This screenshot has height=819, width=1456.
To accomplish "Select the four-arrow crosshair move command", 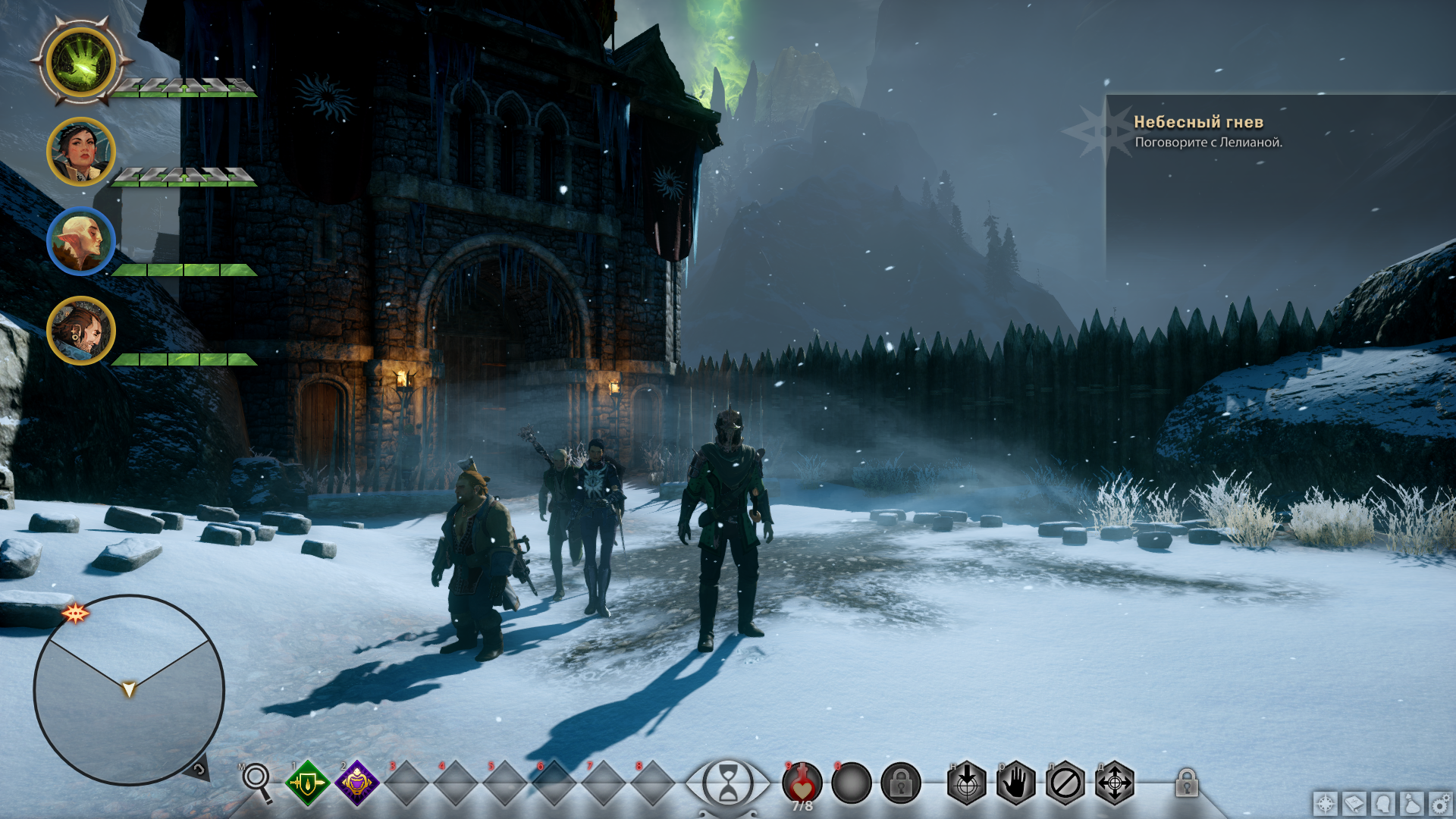I will [1115, 783].
